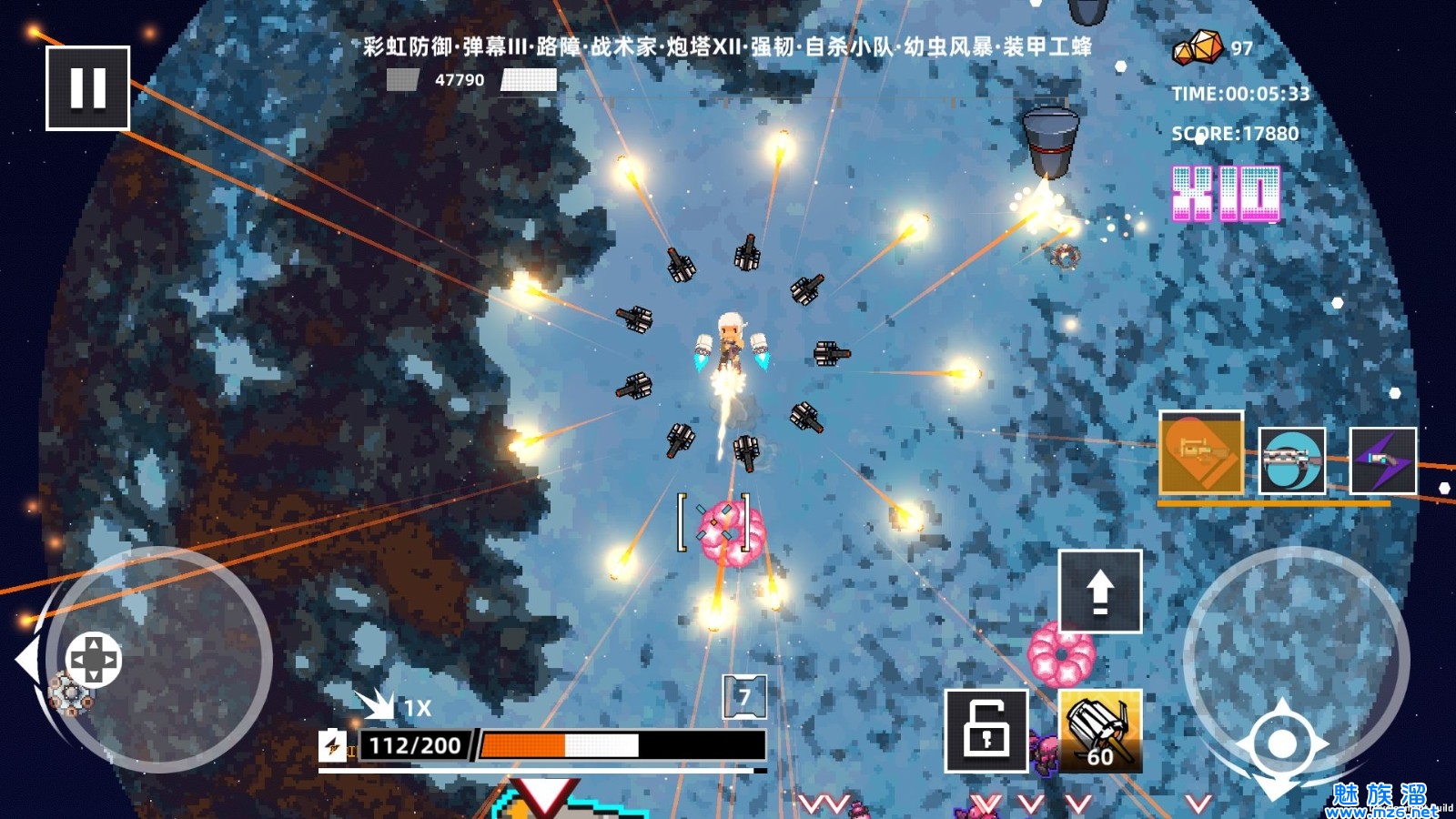Pause the game
This screenshot has height=819, width=1456.
88,88
